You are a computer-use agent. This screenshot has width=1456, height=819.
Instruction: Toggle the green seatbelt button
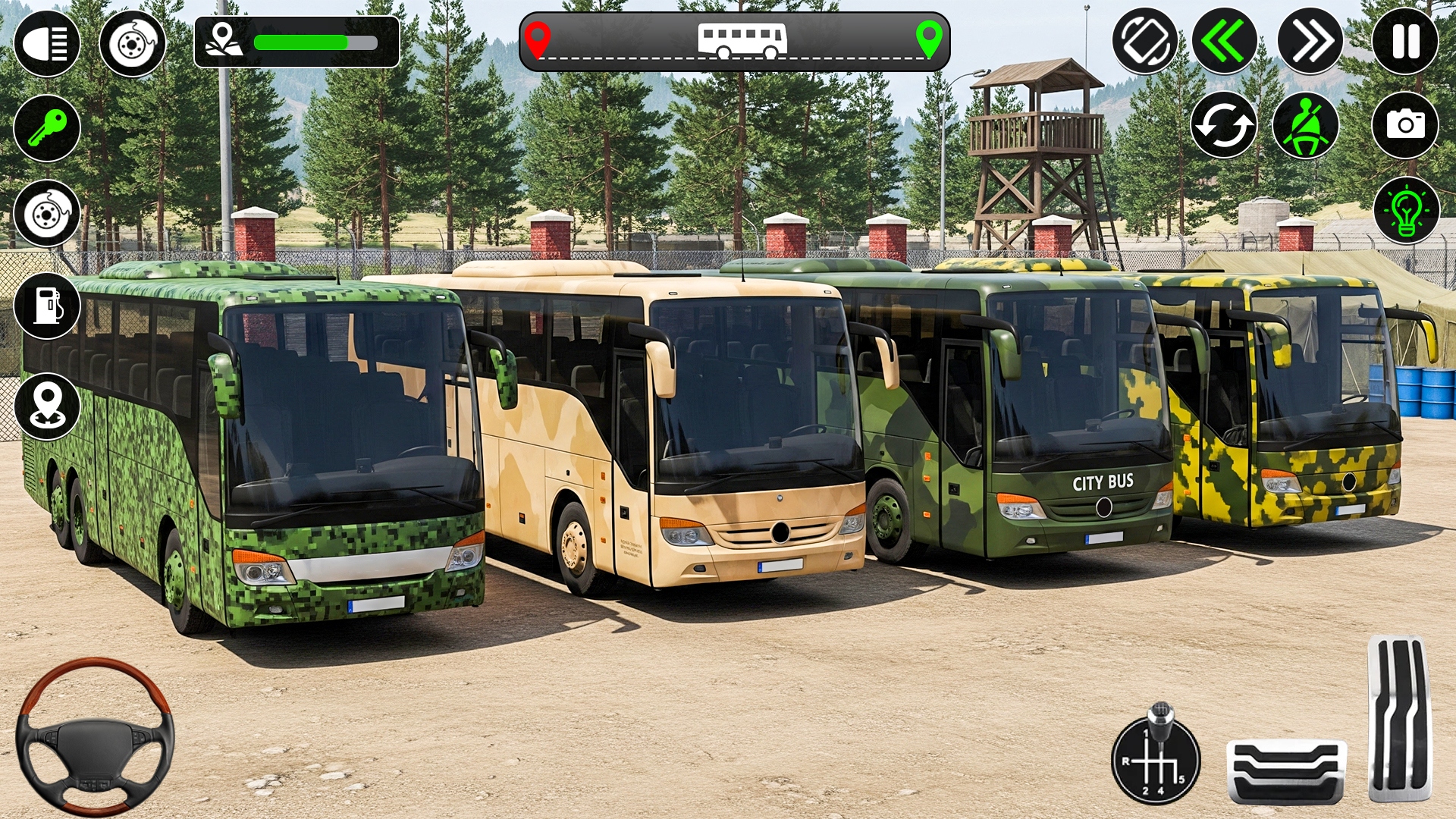(1305, 125)
